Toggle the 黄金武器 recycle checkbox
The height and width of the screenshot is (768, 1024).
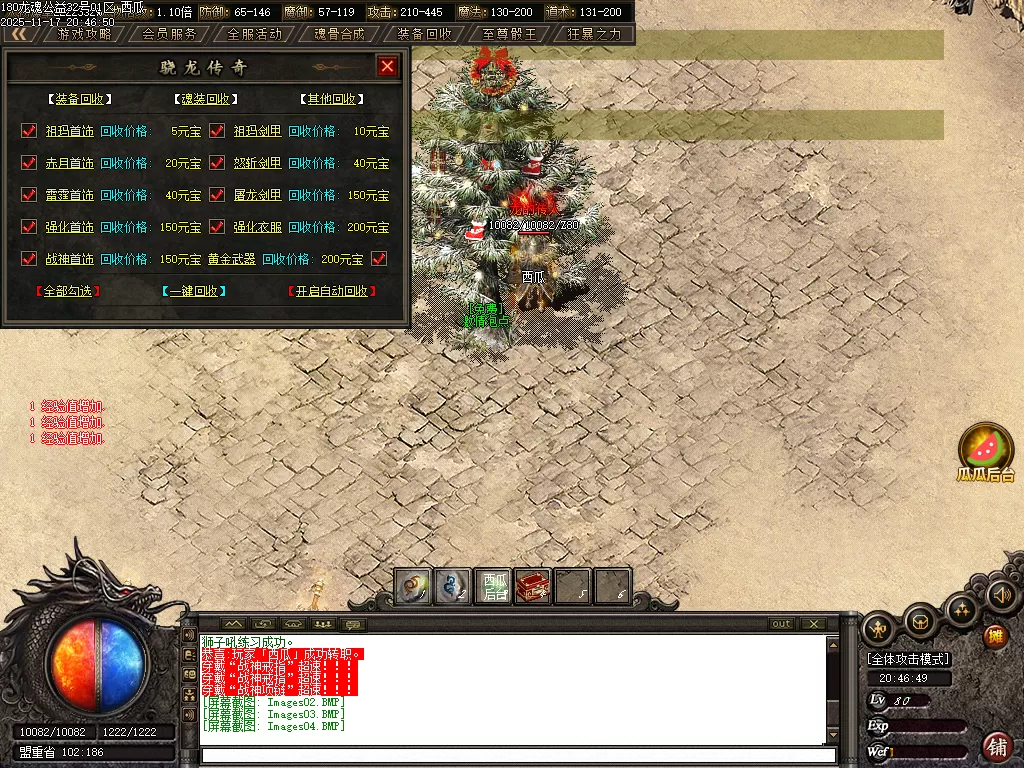[379, 259]
